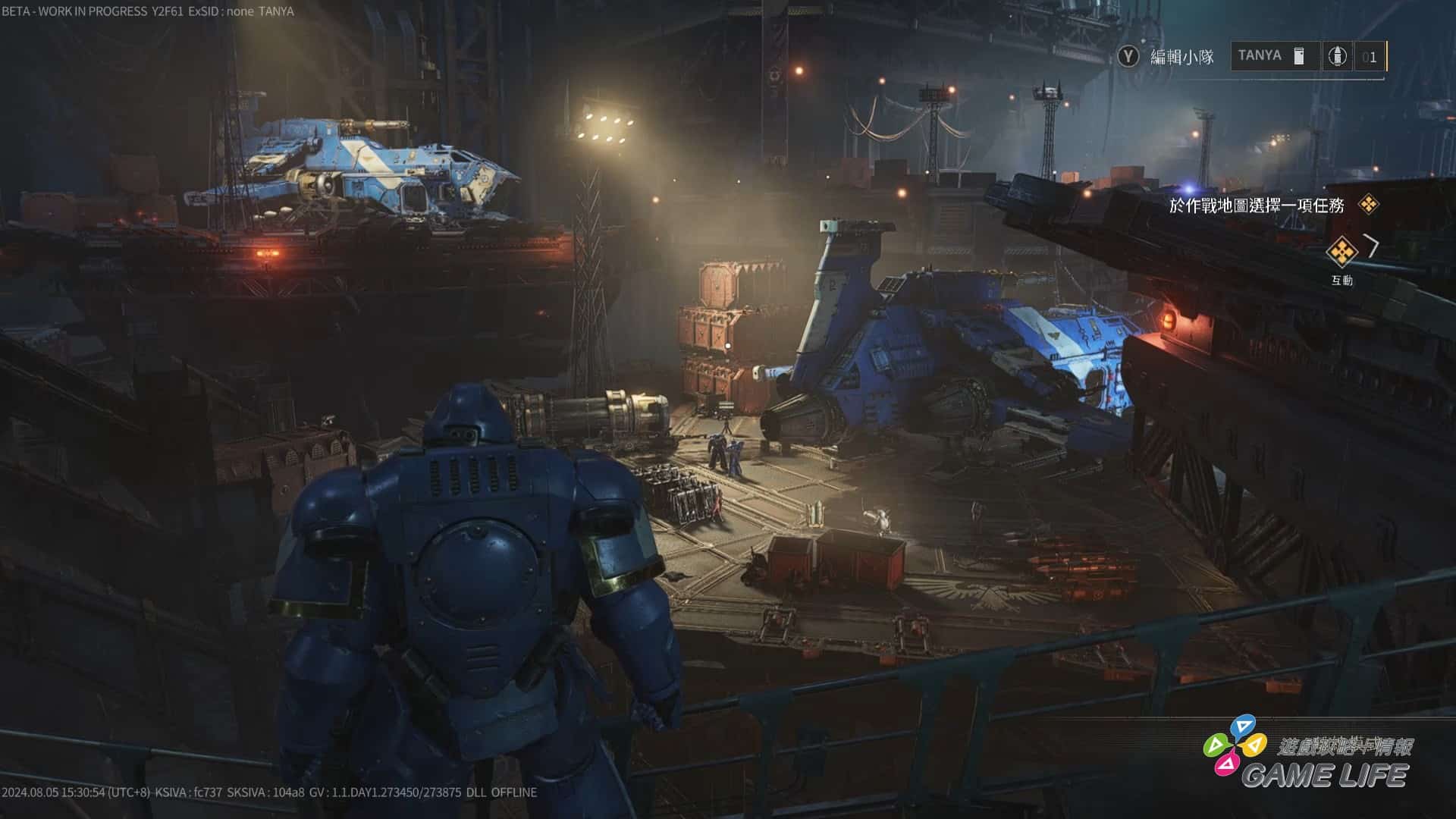Click the bullet class icon beside TANYA
This screenshot has width=1456, height=819.
point(1337,56)
